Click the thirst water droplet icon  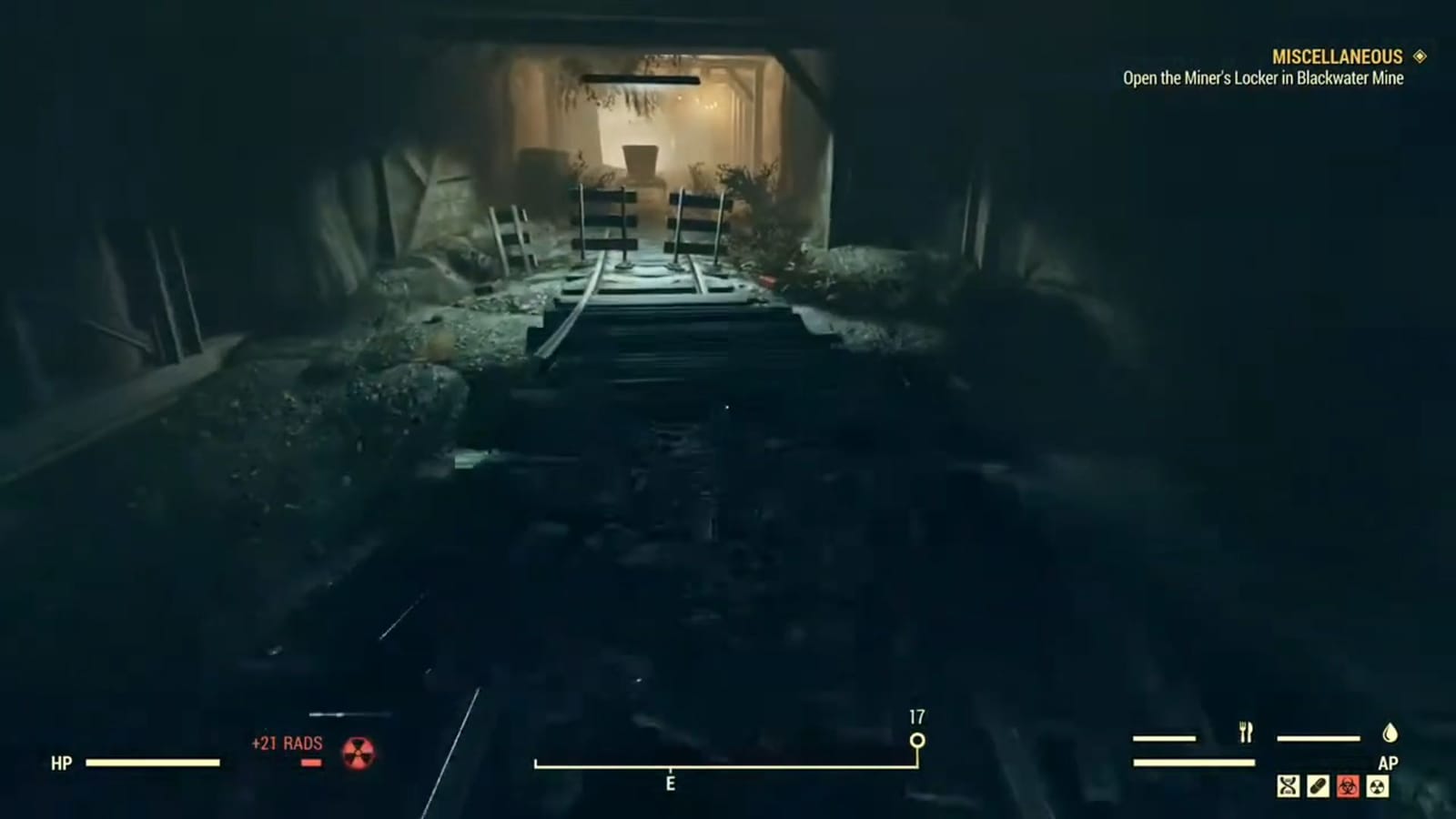1390,733
